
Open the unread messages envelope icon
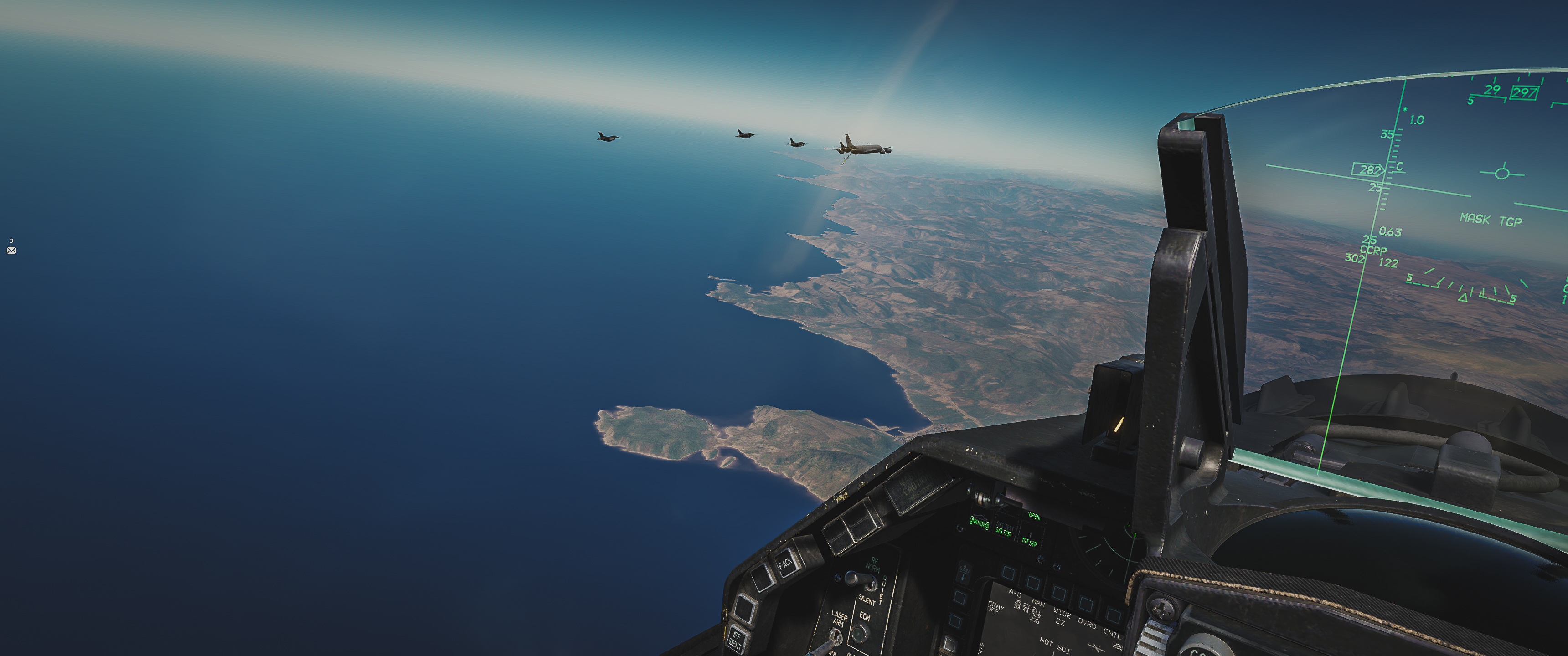(x=11, y=250)
